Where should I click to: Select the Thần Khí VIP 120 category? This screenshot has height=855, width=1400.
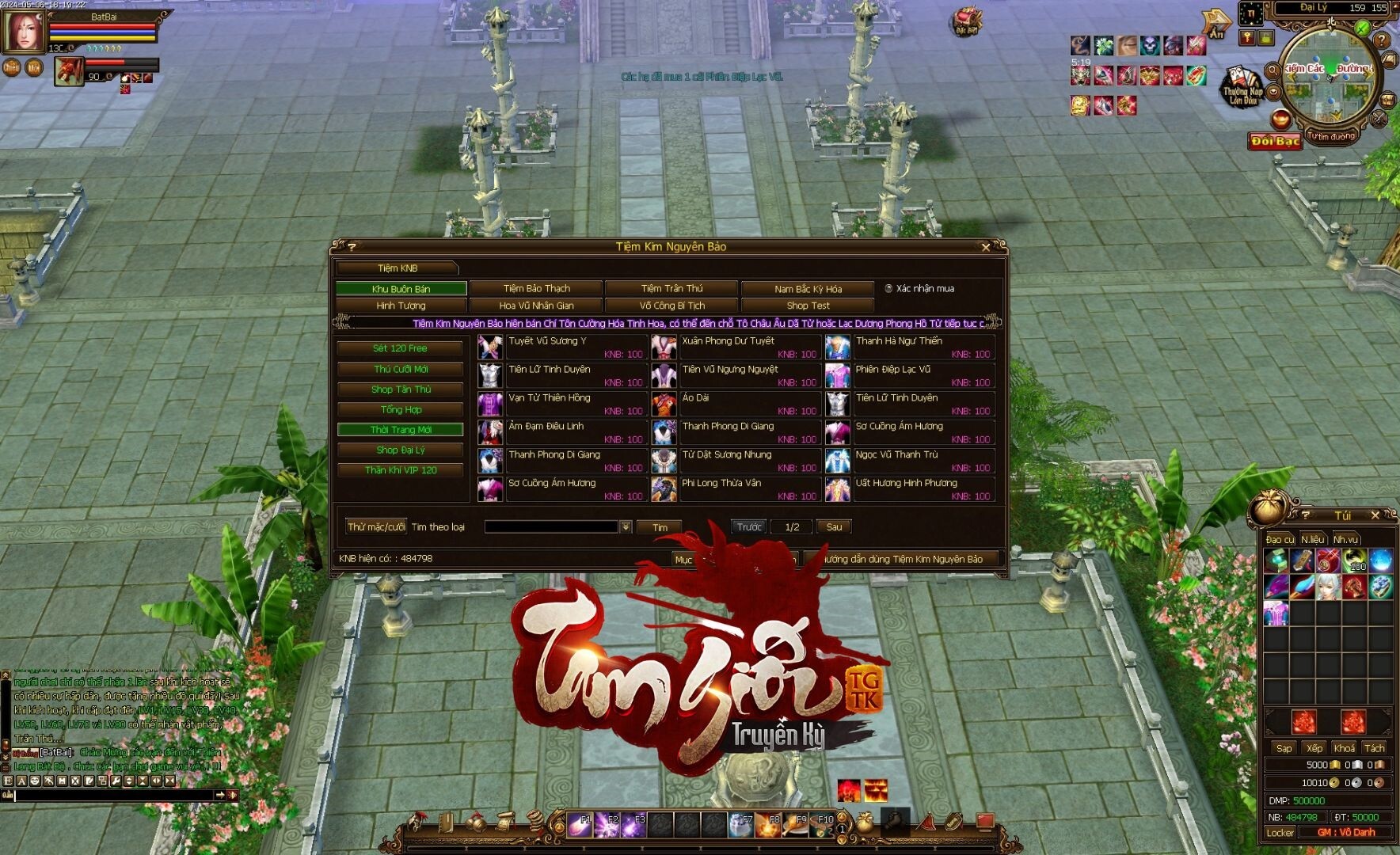pyautogui.click(x=400, y=470)
